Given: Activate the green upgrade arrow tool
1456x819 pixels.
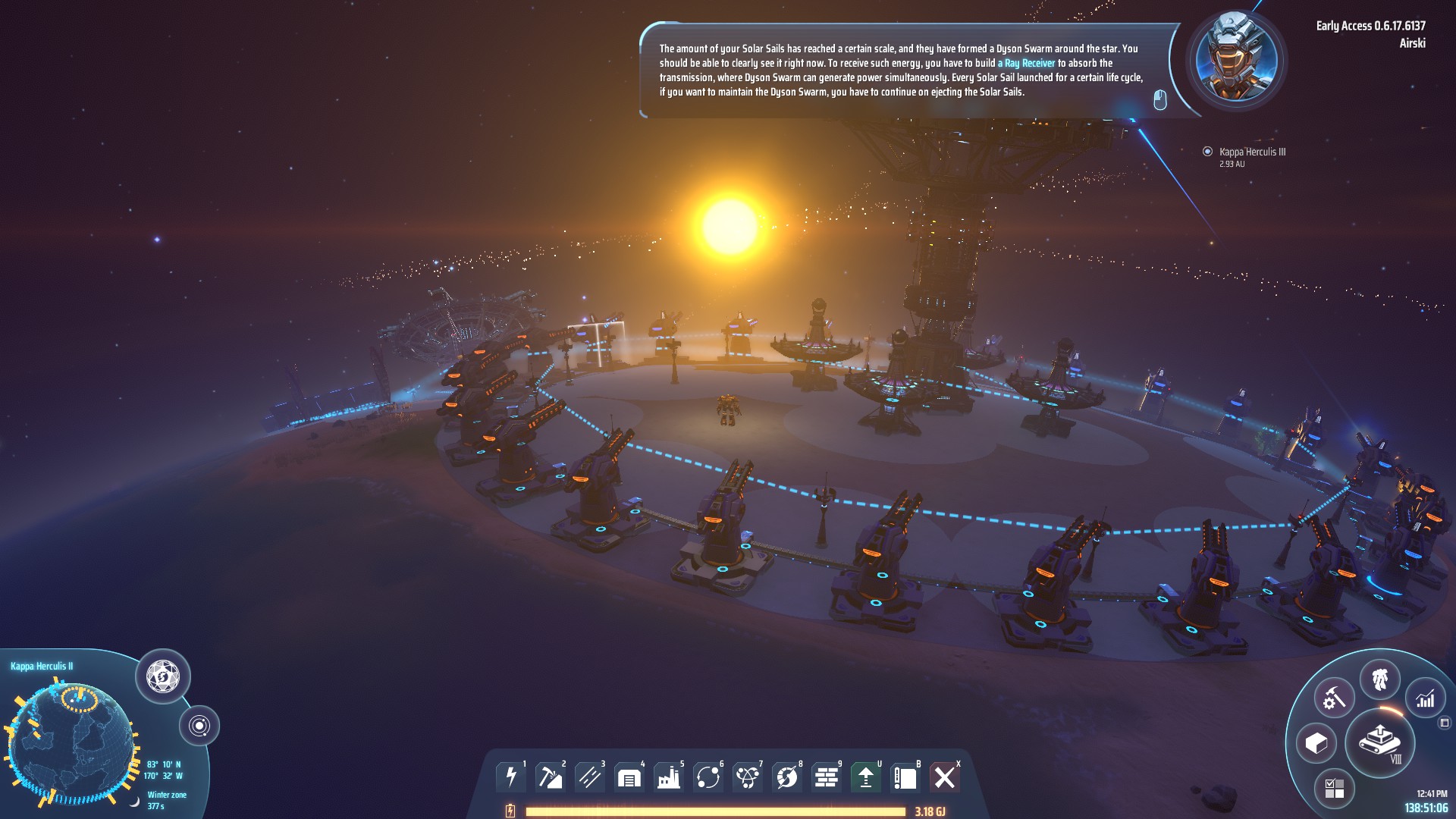Looking at the screenshot, I should [x=865, y=777].
